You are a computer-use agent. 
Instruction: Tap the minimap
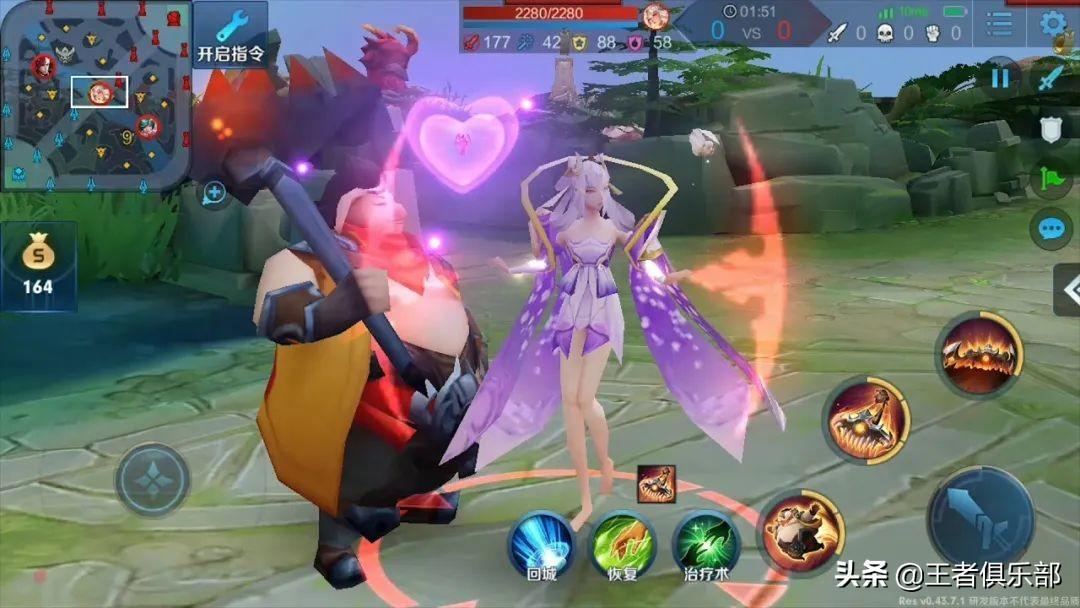click(x=96, y=96)
